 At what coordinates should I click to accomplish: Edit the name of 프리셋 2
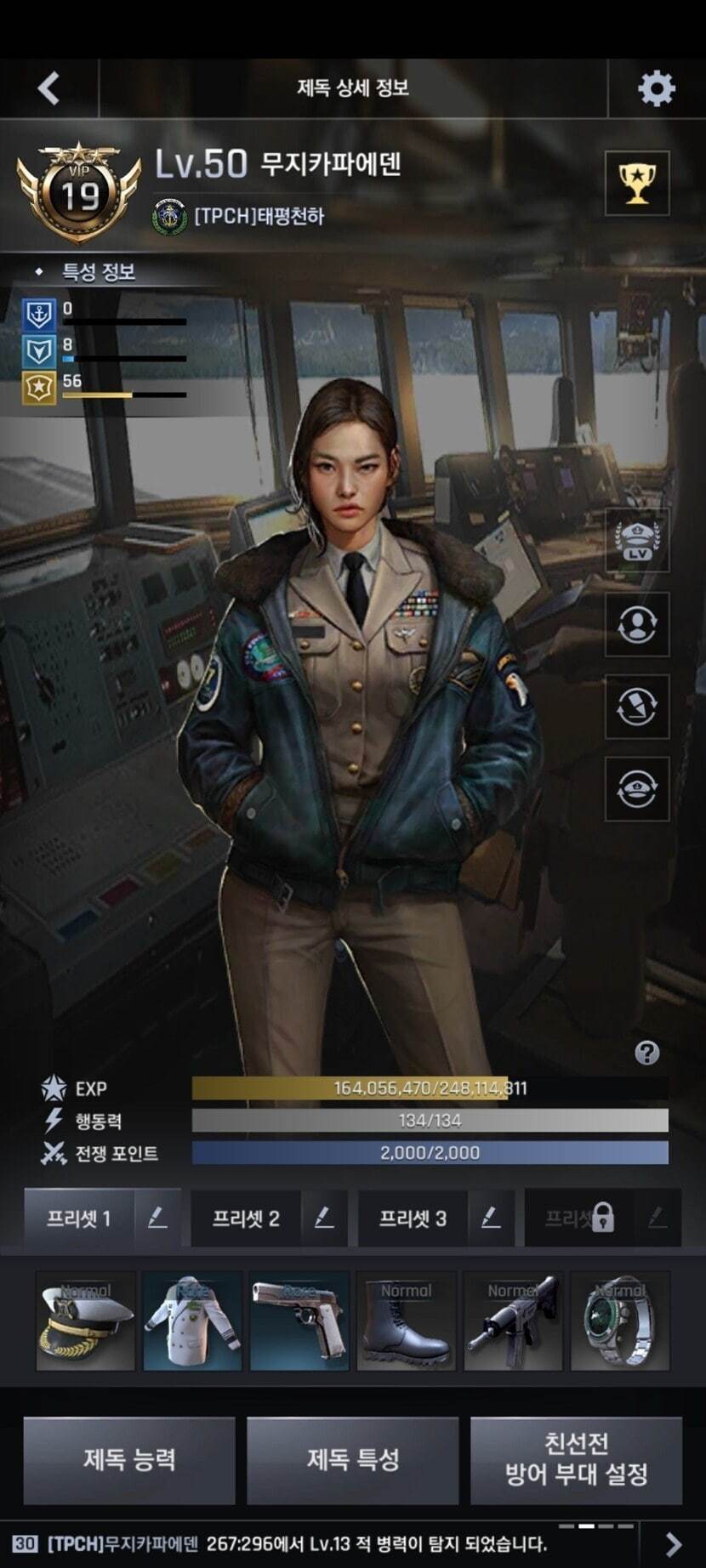pos(325,1219)
